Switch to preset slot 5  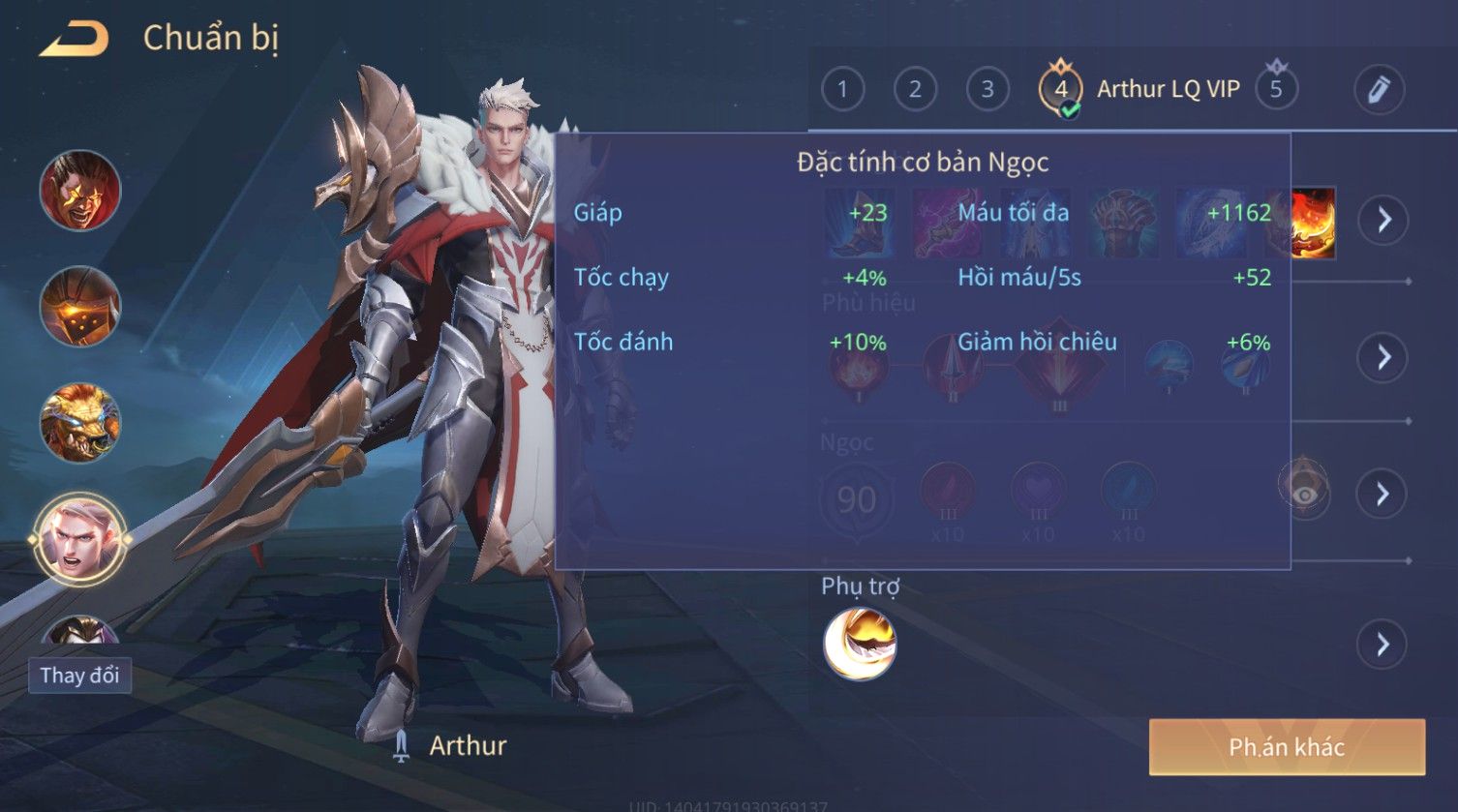(x=1276, y=90)
